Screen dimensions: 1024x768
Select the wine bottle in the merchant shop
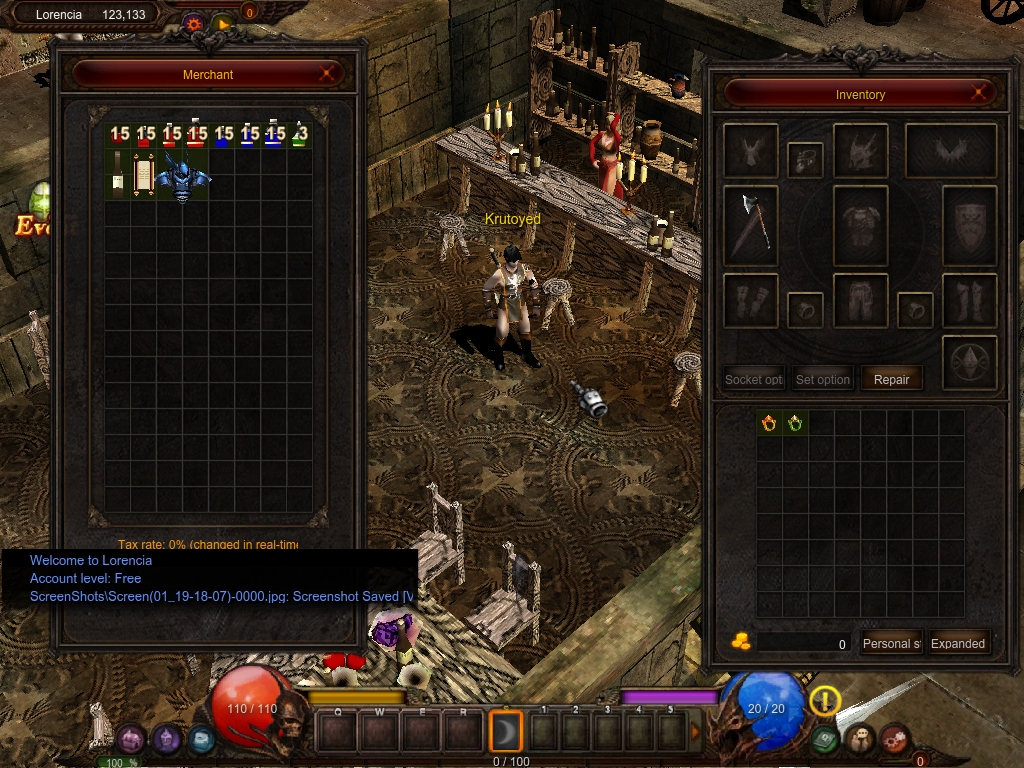point(118,177)
